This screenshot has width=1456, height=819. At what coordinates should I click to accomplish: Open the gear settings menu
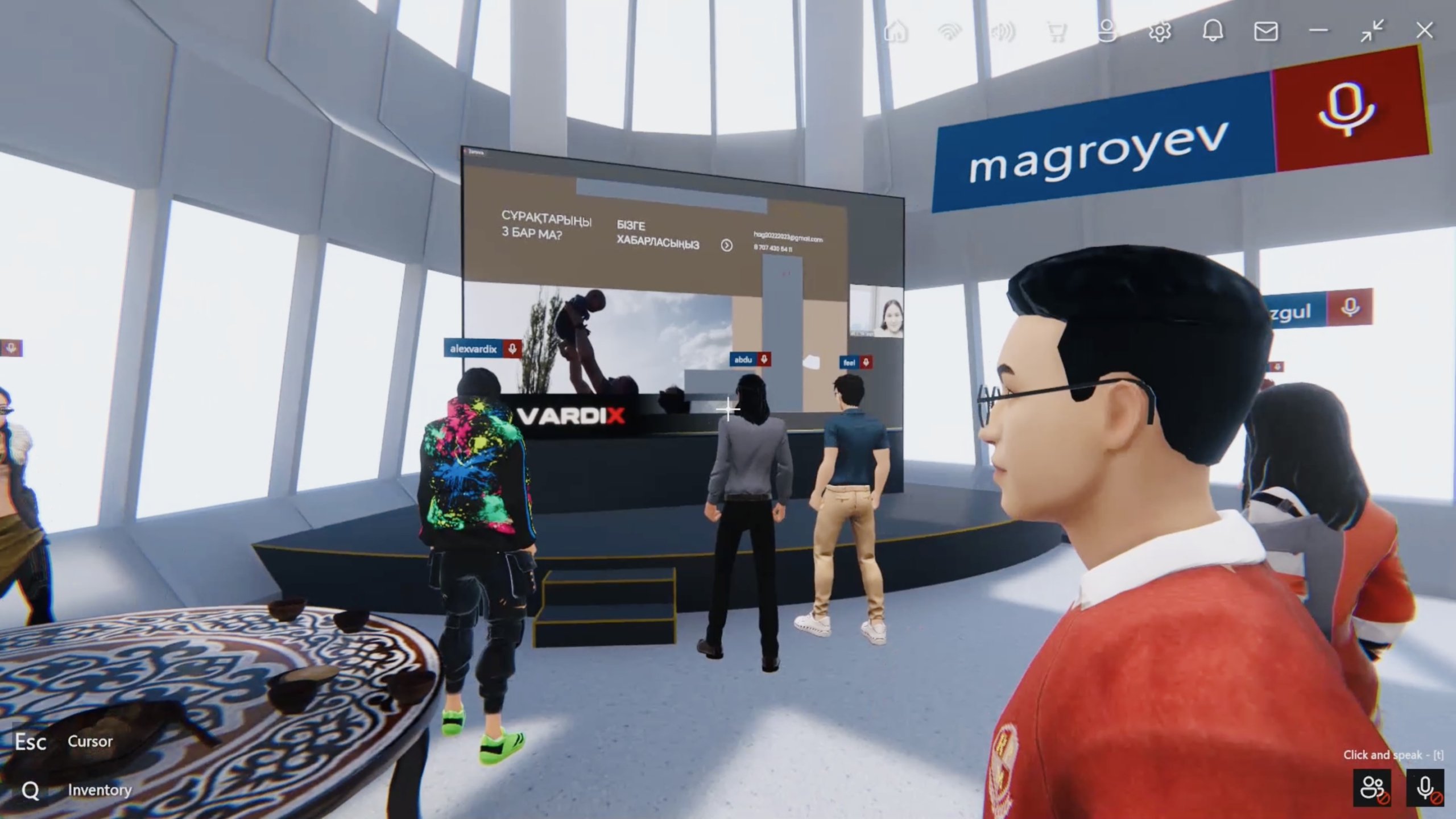coord(1160,31)
